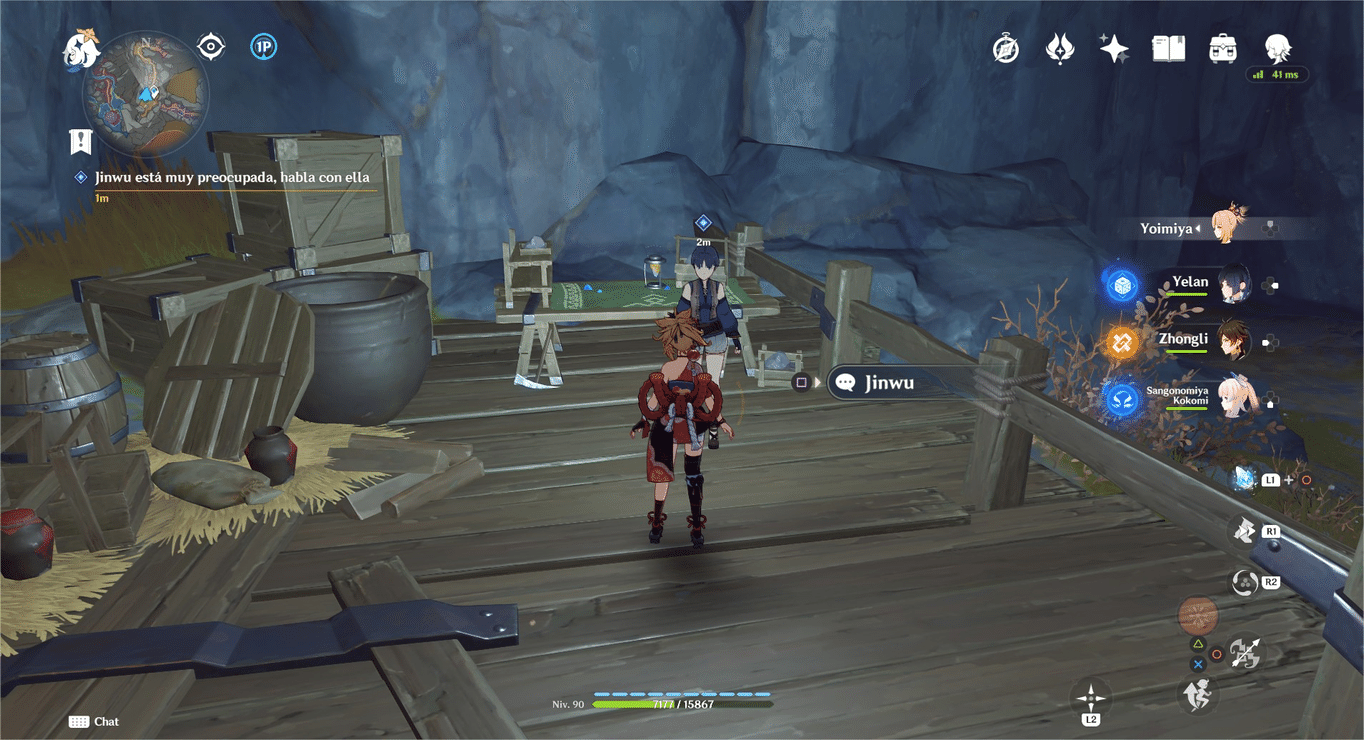Activate the crossed-arrows normal attack icon

[1245, 654]
